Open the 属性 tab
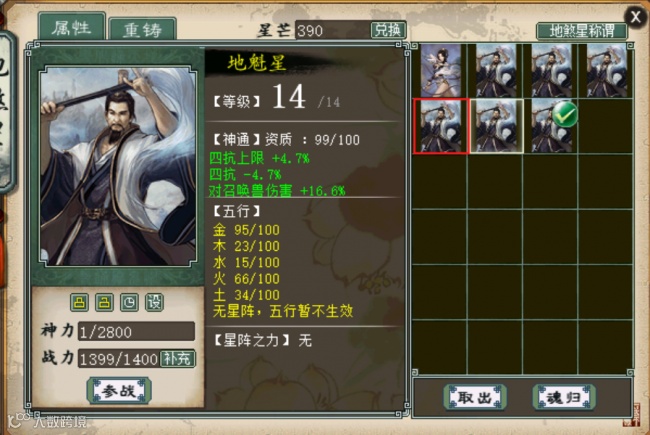Image resolution: width=650 pixels, height=435 pixels. coord(72,29)
